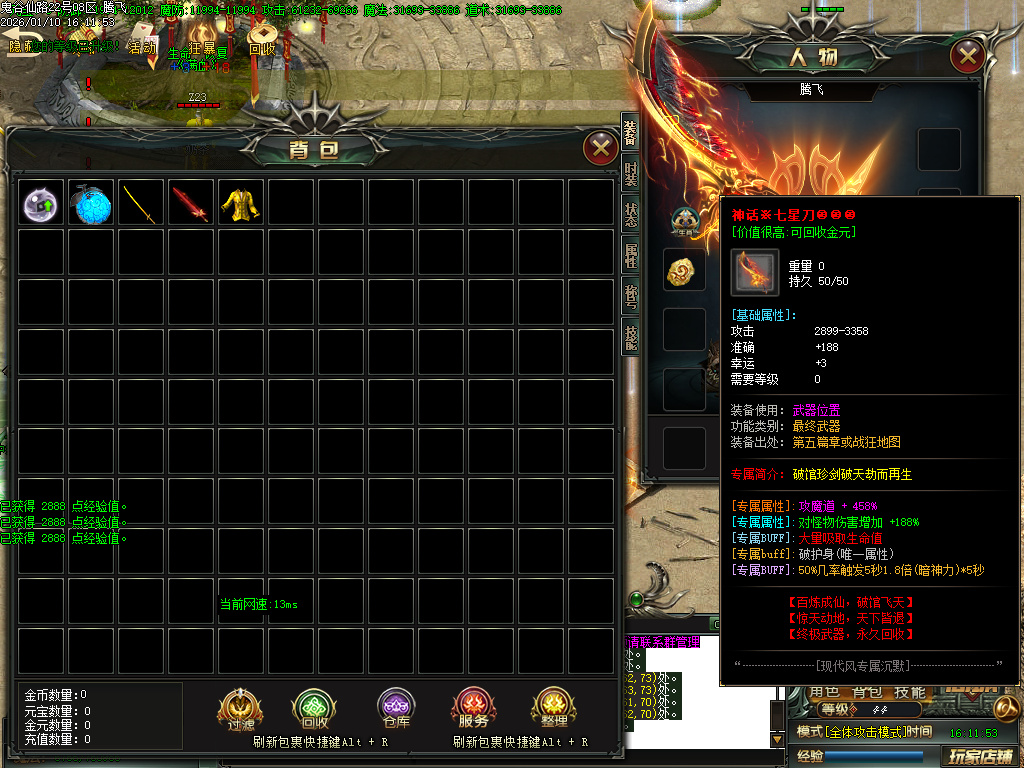Show the 属性 attributes tab
1024x768 pixels.
pos(630,257)
